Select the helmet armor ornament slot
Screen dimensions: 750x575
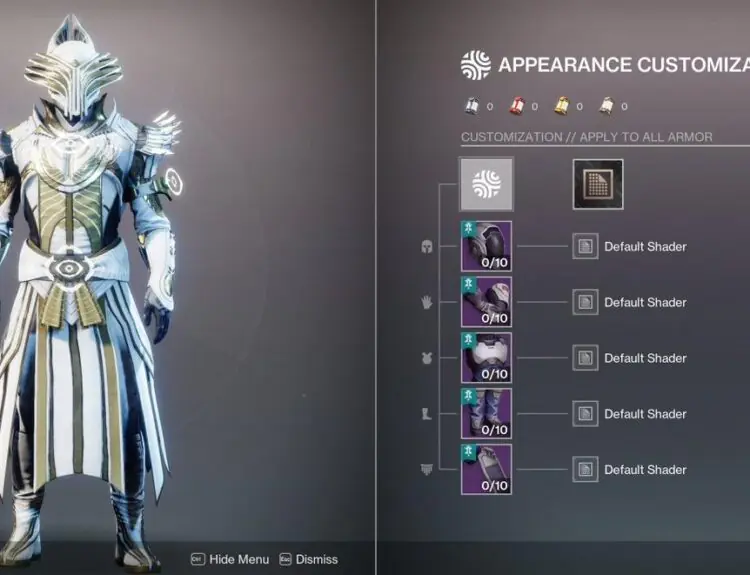[486, 247]
